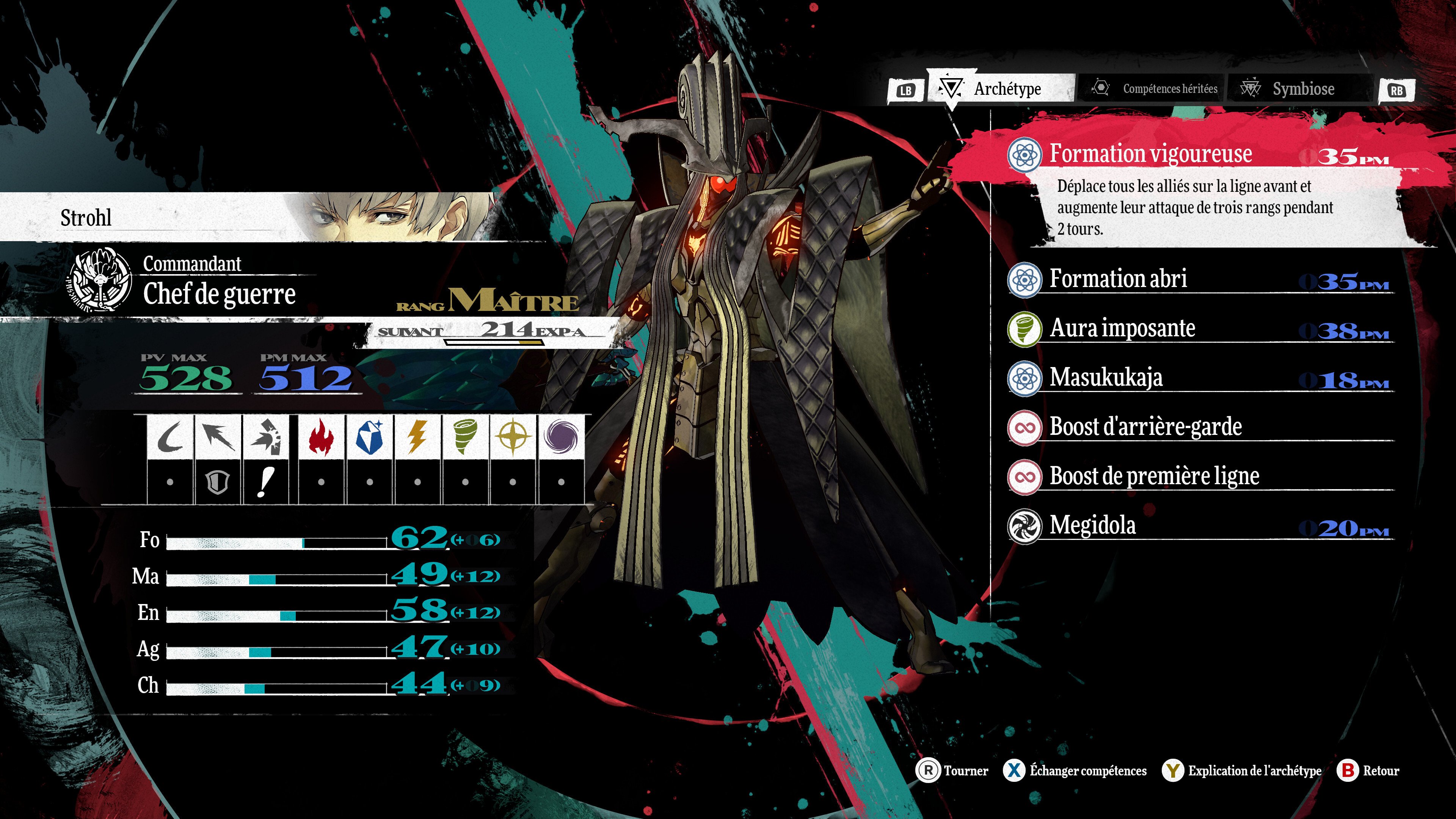Image resolution: width=1456 pixels, height=819 pixels.
Task: Select the Boost d'arrière-garde passive
Action: pos(1145,427)
